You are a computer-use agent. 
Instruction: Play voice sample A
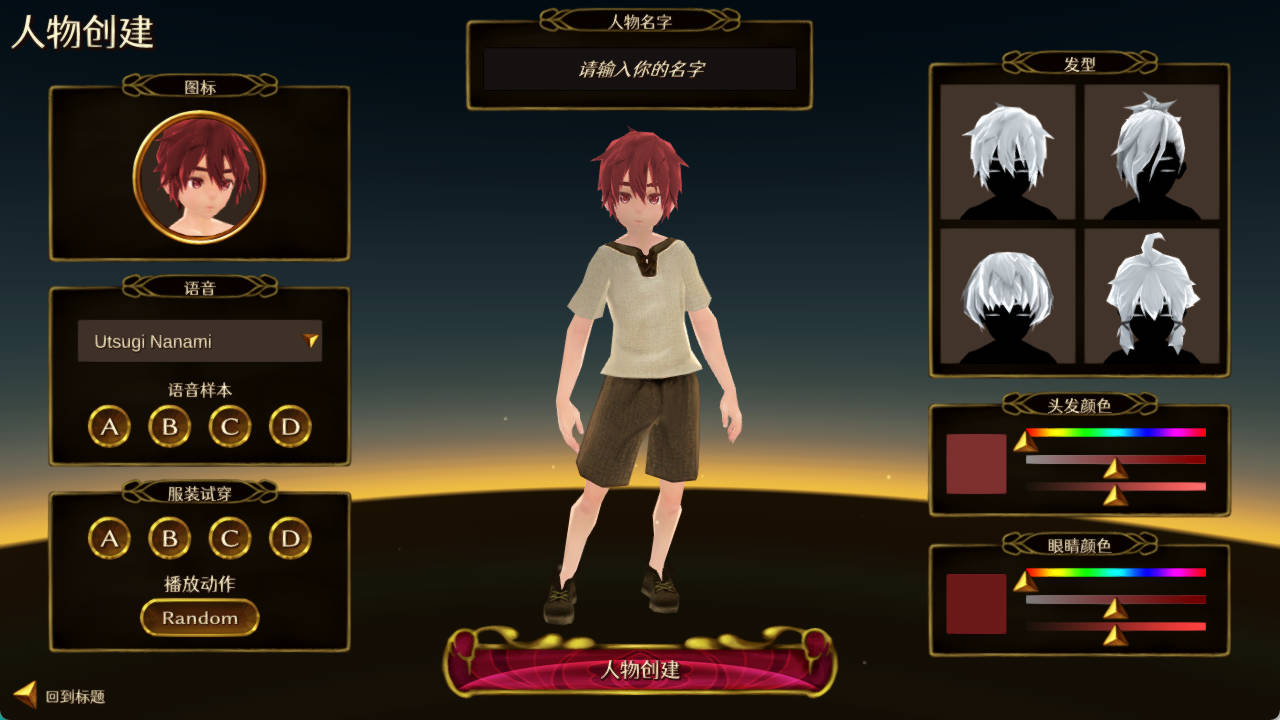109,426
